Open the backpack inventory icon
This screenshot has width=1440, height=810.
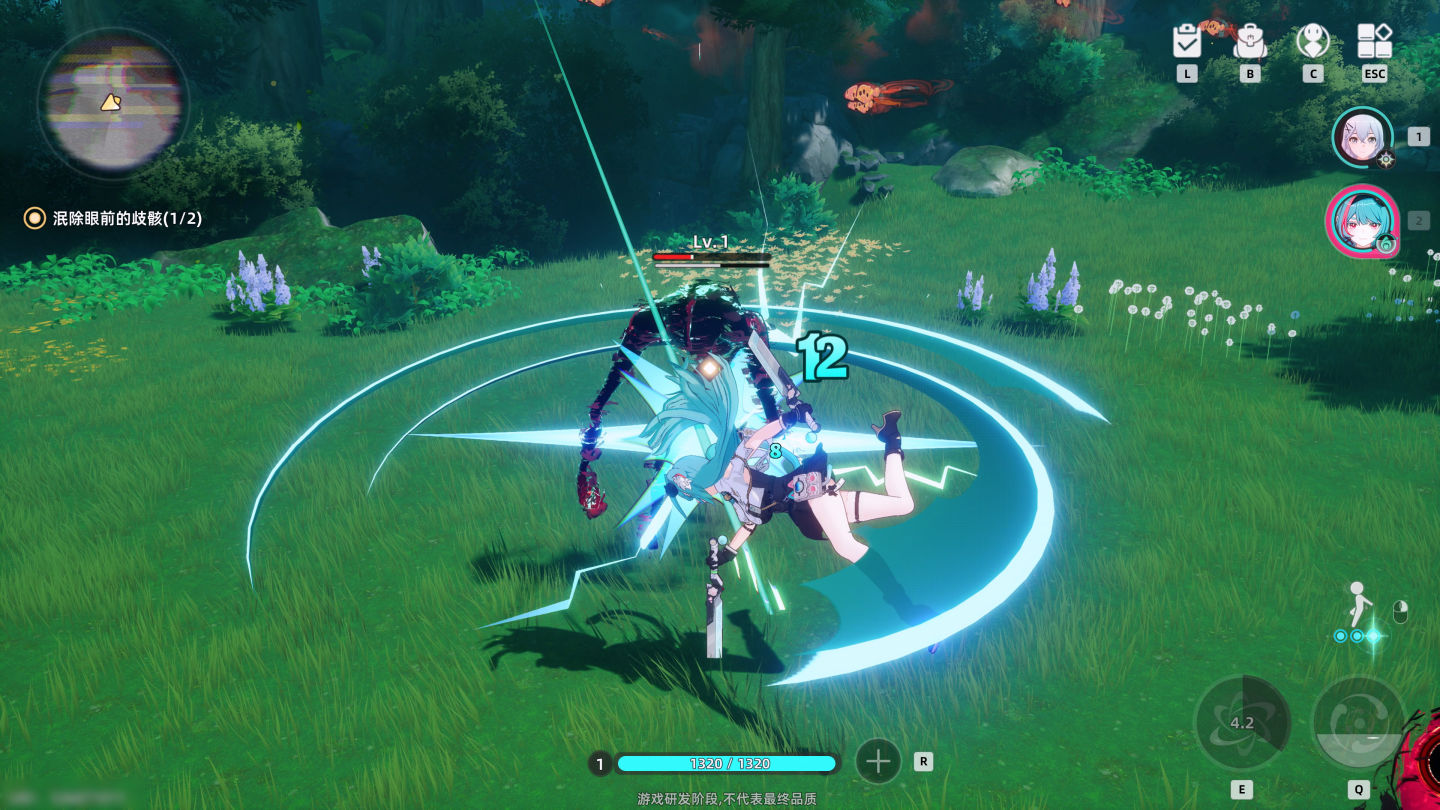[1250, 41]
